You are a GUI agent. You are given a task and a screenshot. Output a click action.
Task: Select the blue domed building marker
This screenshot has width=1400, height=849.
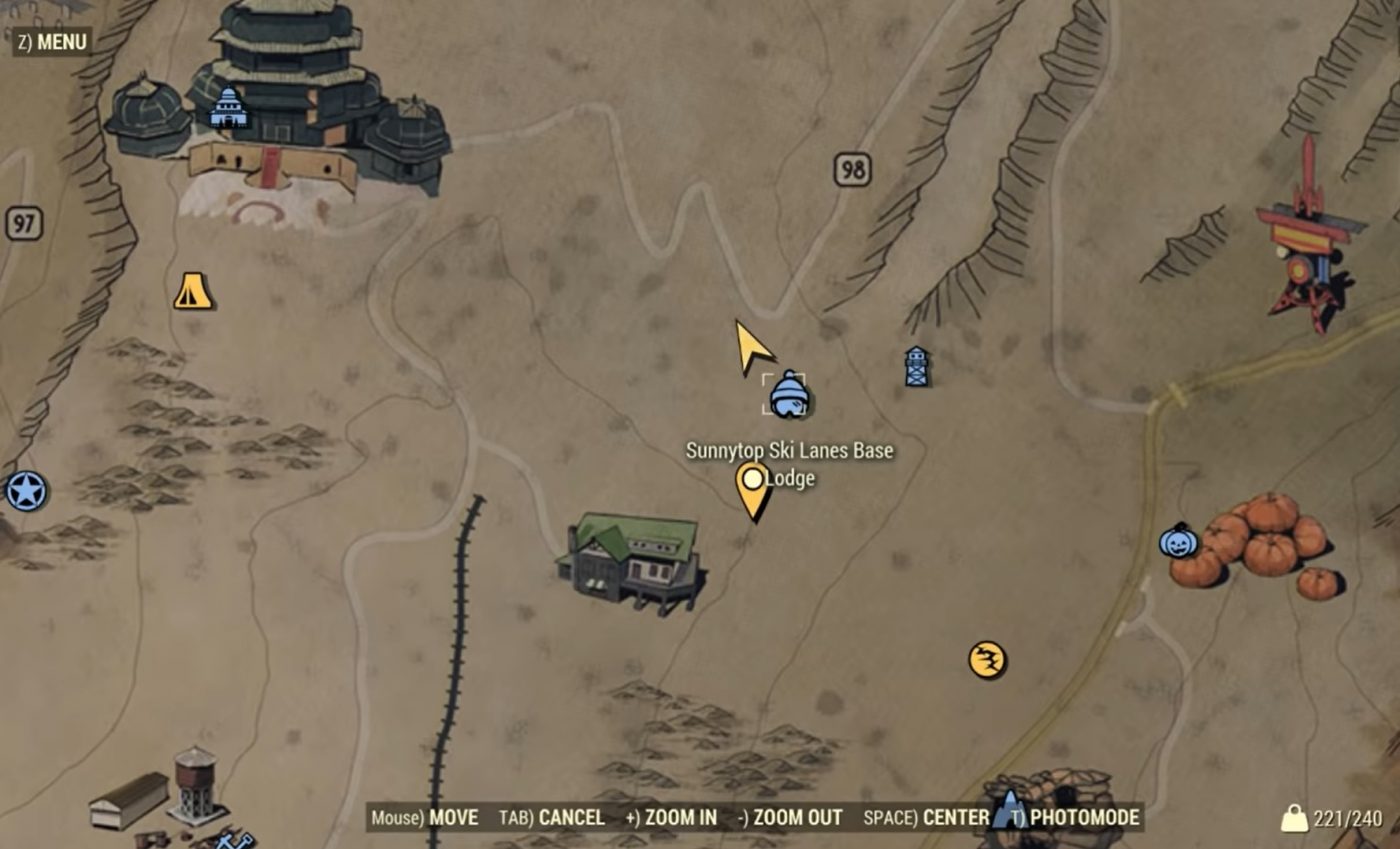[x=229, y=107]
